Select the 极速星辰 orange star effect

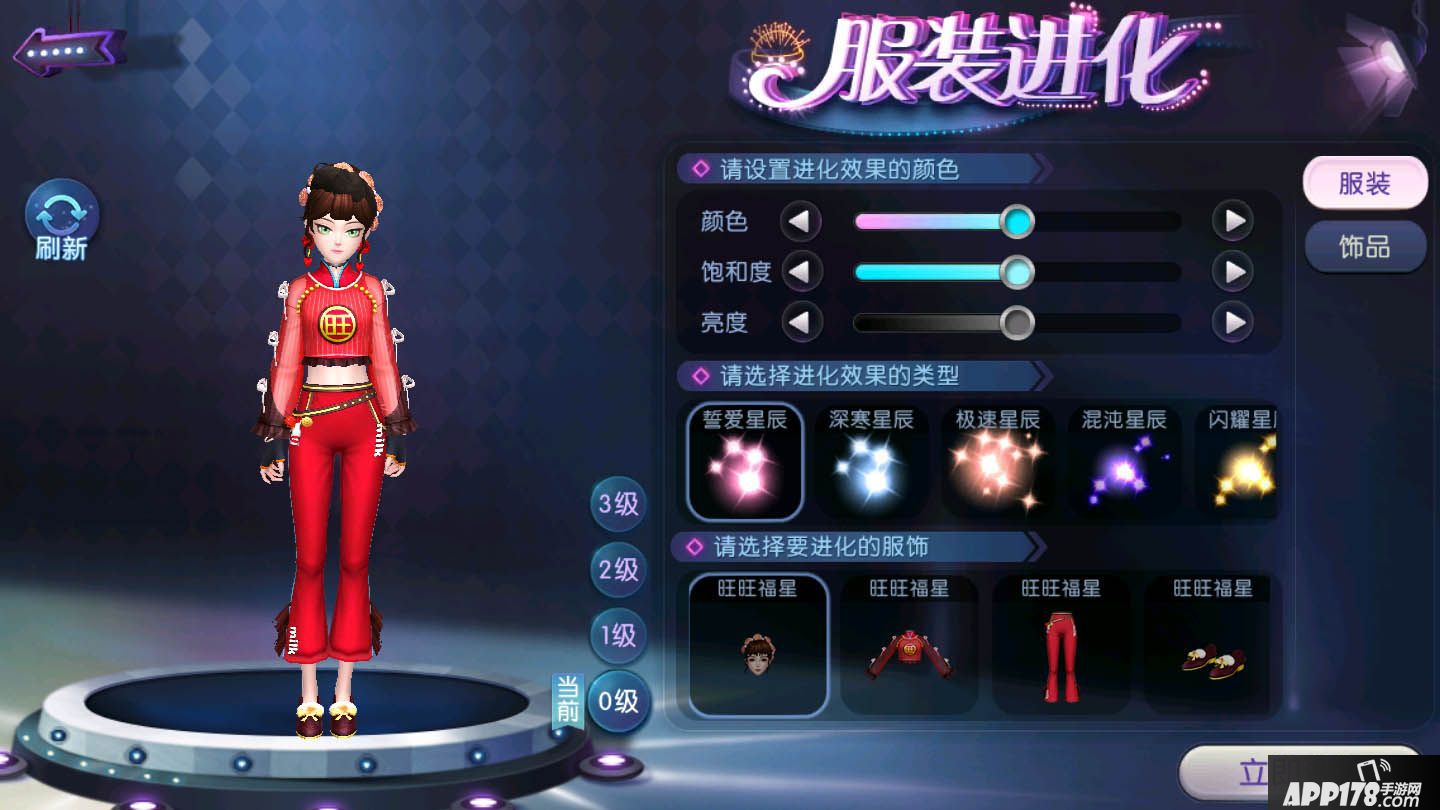tap(997, 460)
